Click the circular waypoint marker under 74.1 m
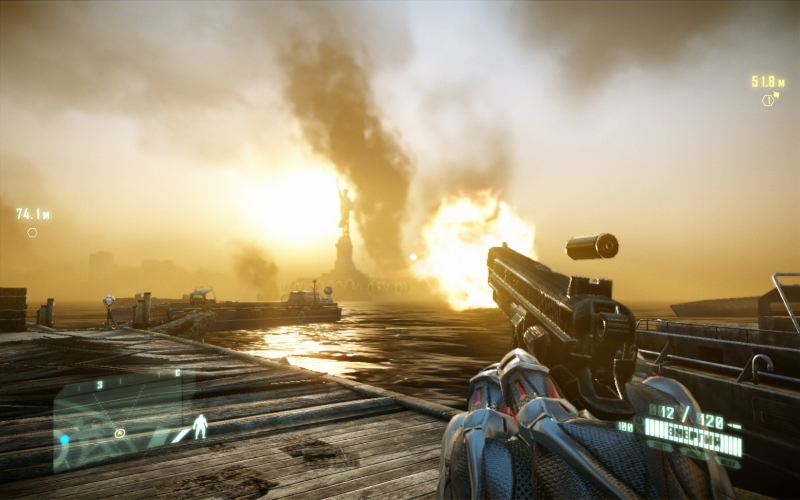 click(32, 232)
